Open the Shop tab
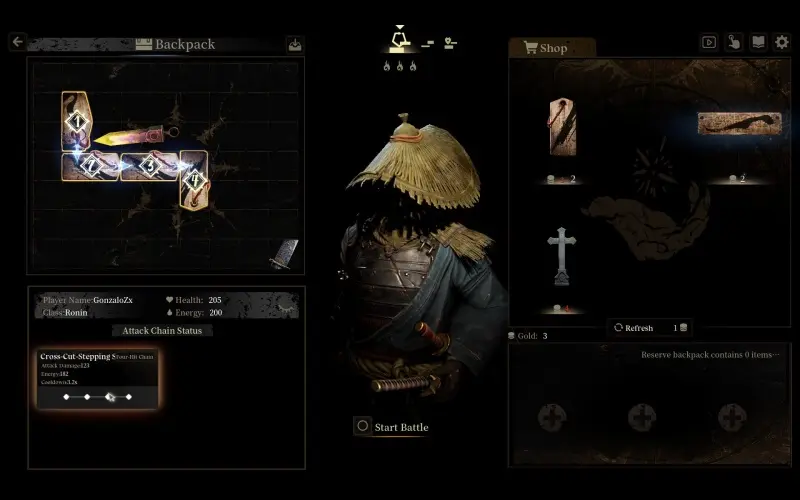The image size is (800, 500). coord(553,48)
